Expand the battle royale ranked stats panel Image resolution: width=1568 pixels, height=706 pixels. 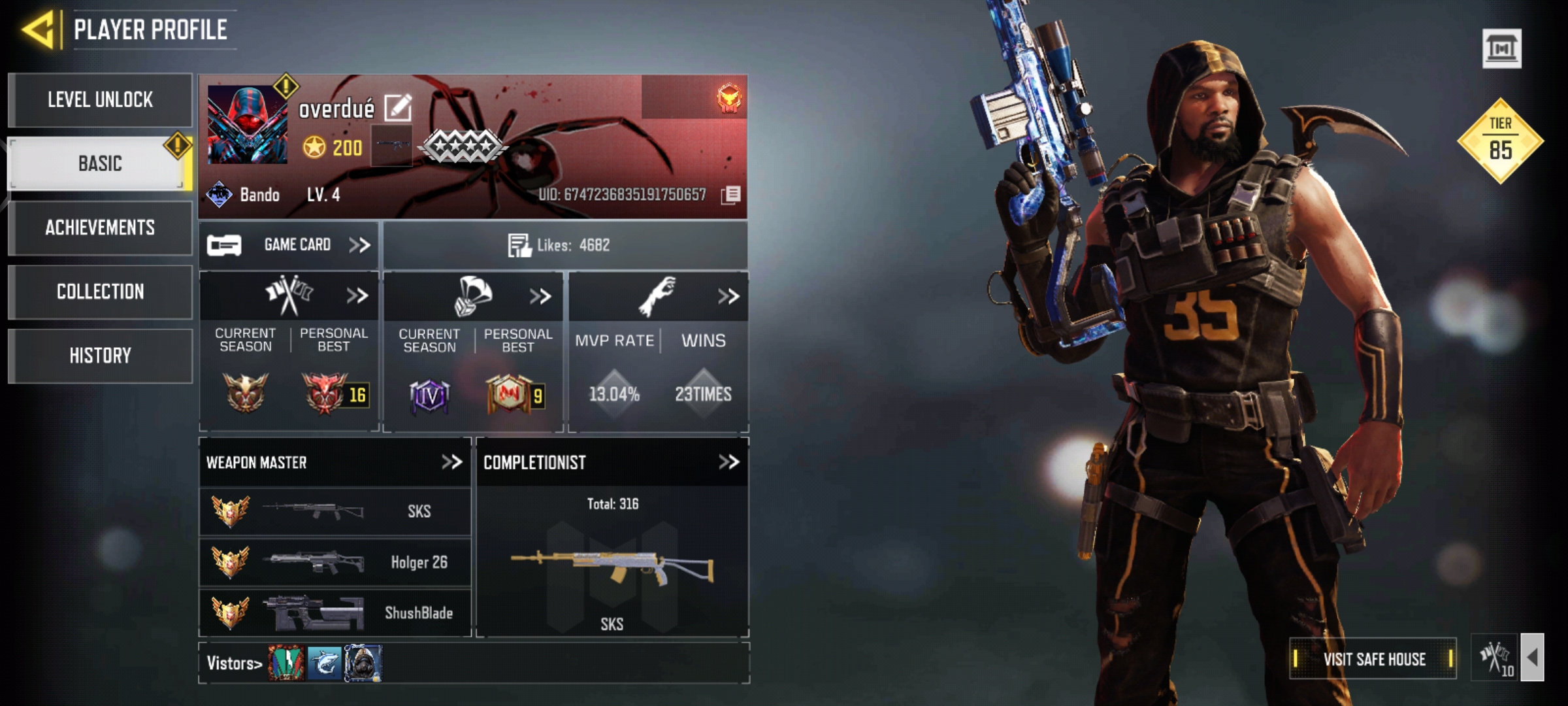coord(540,297)
